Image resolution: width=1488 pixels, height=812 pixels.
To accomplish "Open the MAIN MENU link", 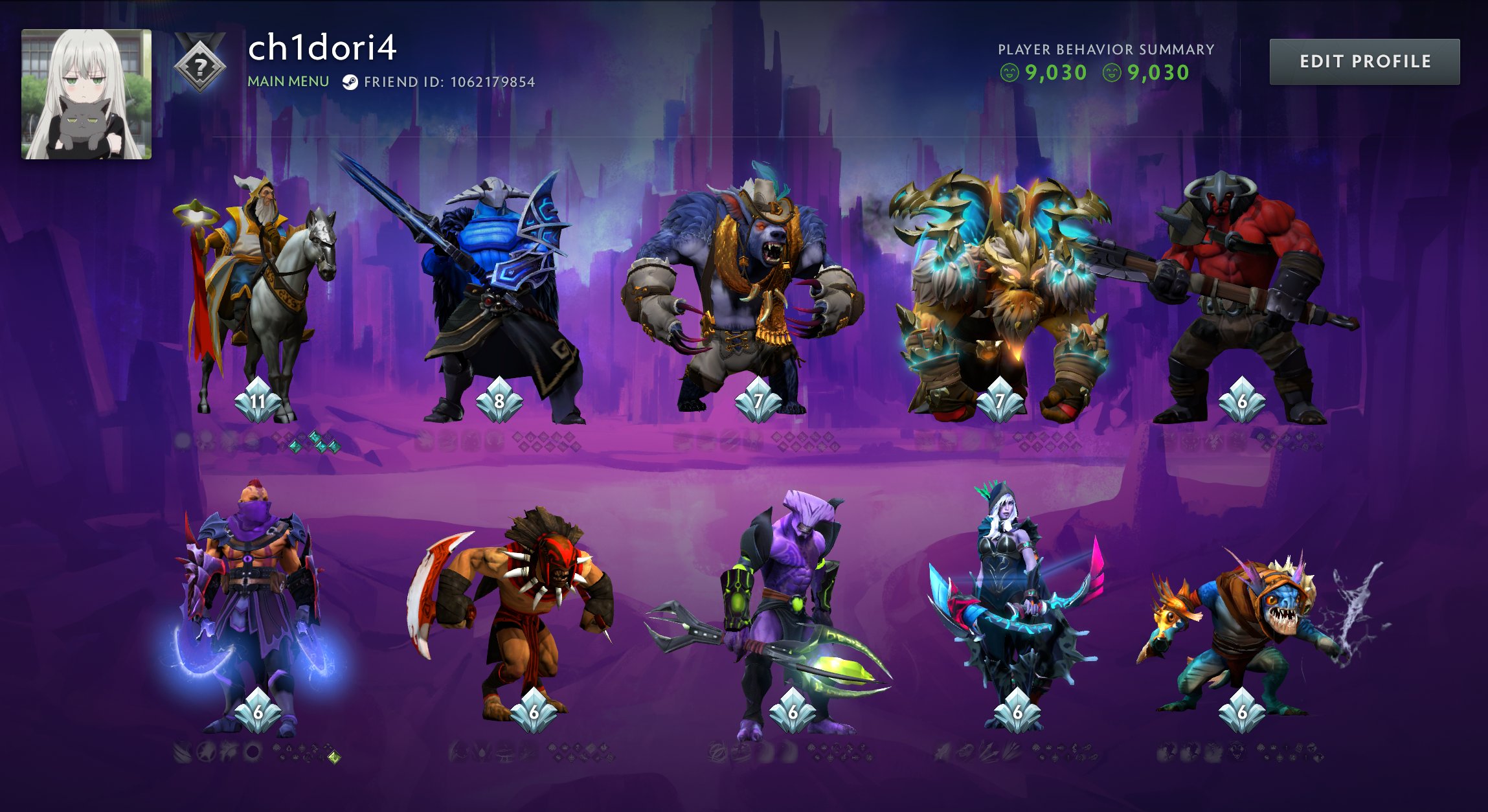I will tap(287, 83).
